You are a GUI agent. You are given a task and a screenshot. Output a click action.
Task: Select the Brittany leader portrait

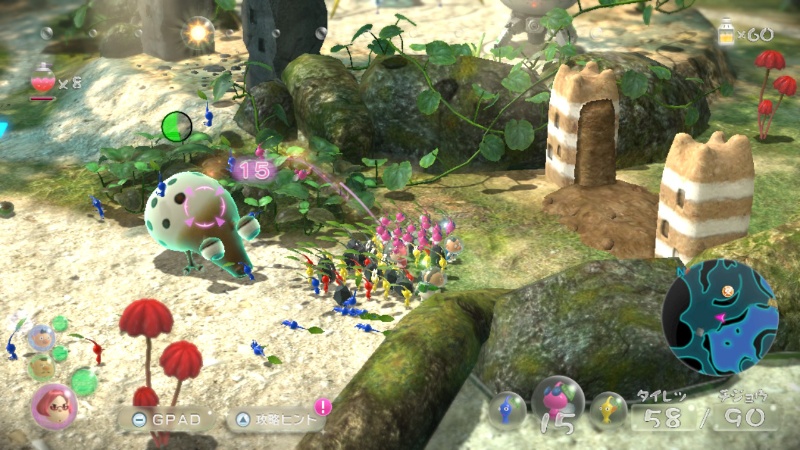click(x=52, y=404)
